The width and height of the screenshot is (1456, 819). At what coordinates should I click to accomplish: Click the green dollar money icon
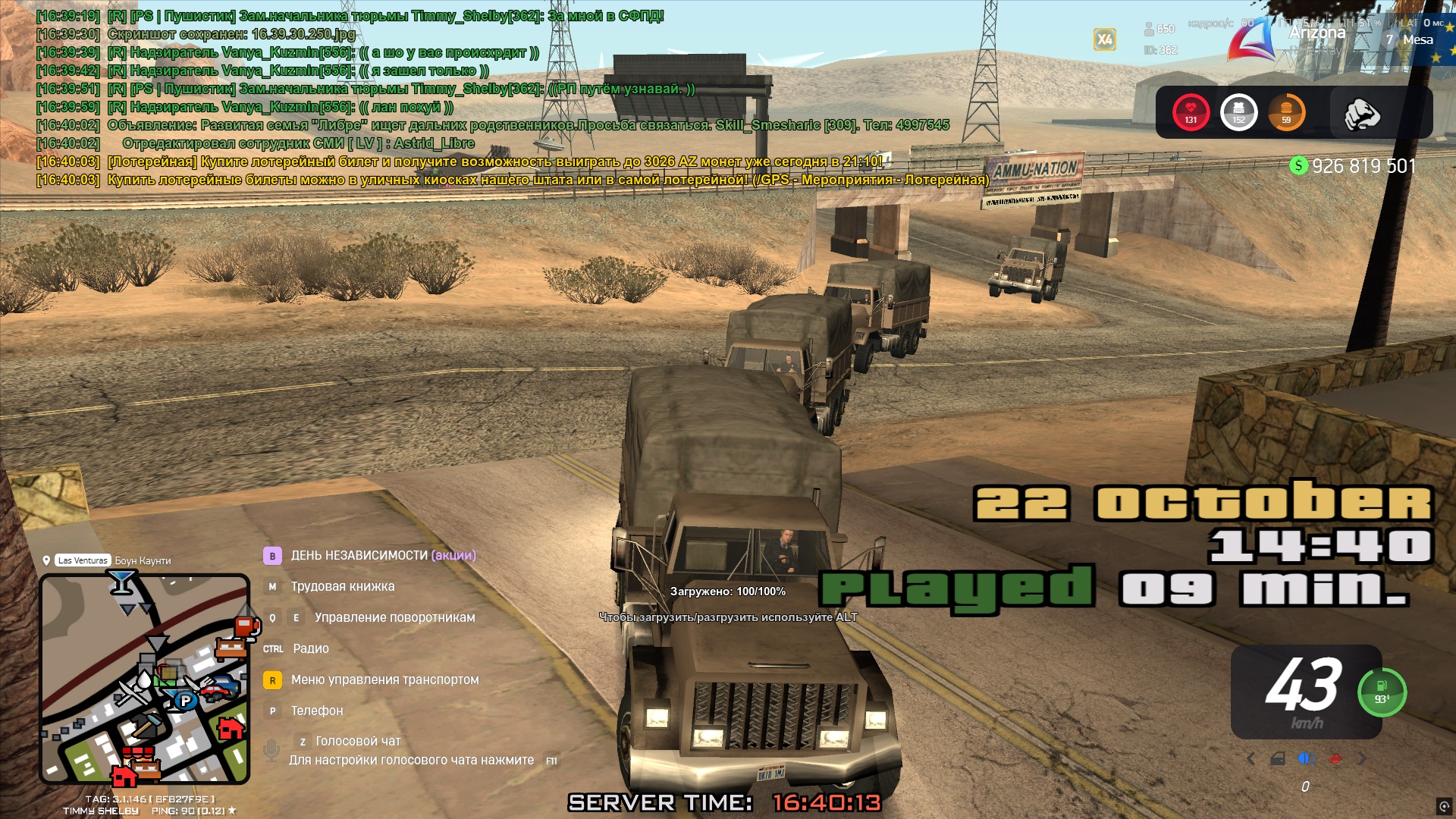coord(1298,165)
